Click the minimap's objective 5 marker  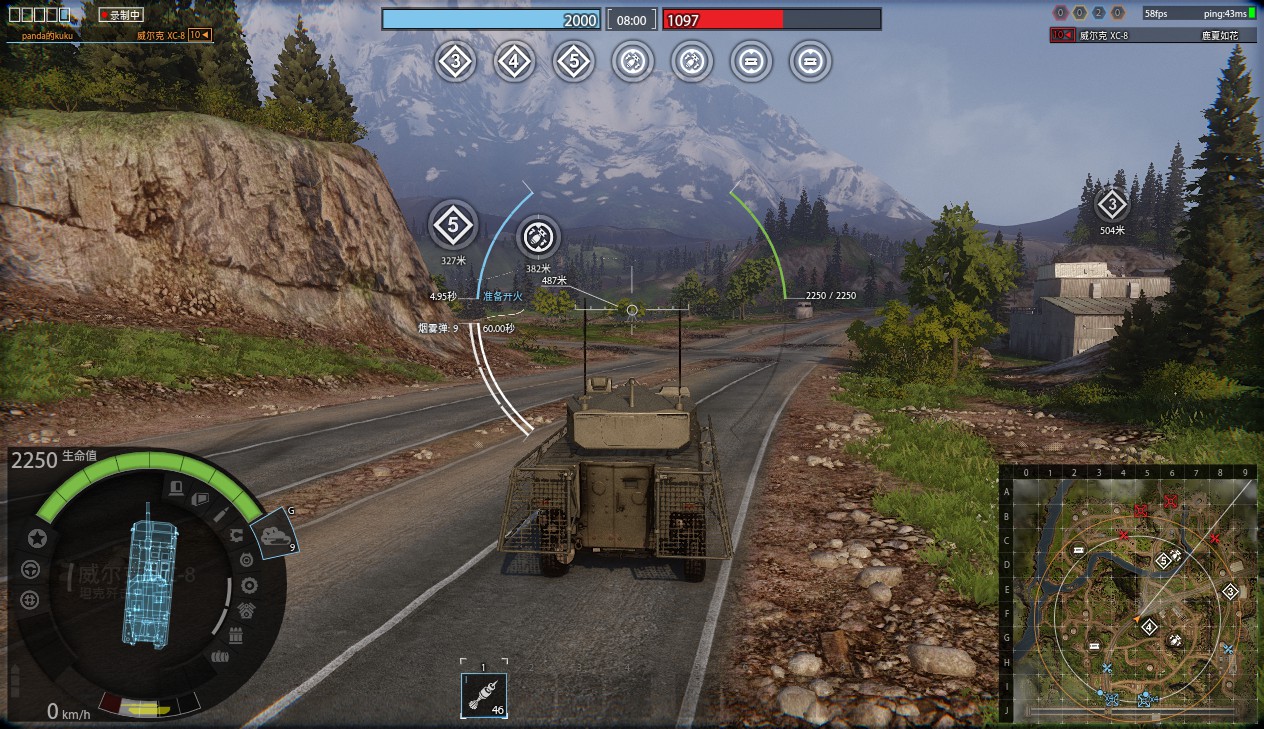(1163, 561)
